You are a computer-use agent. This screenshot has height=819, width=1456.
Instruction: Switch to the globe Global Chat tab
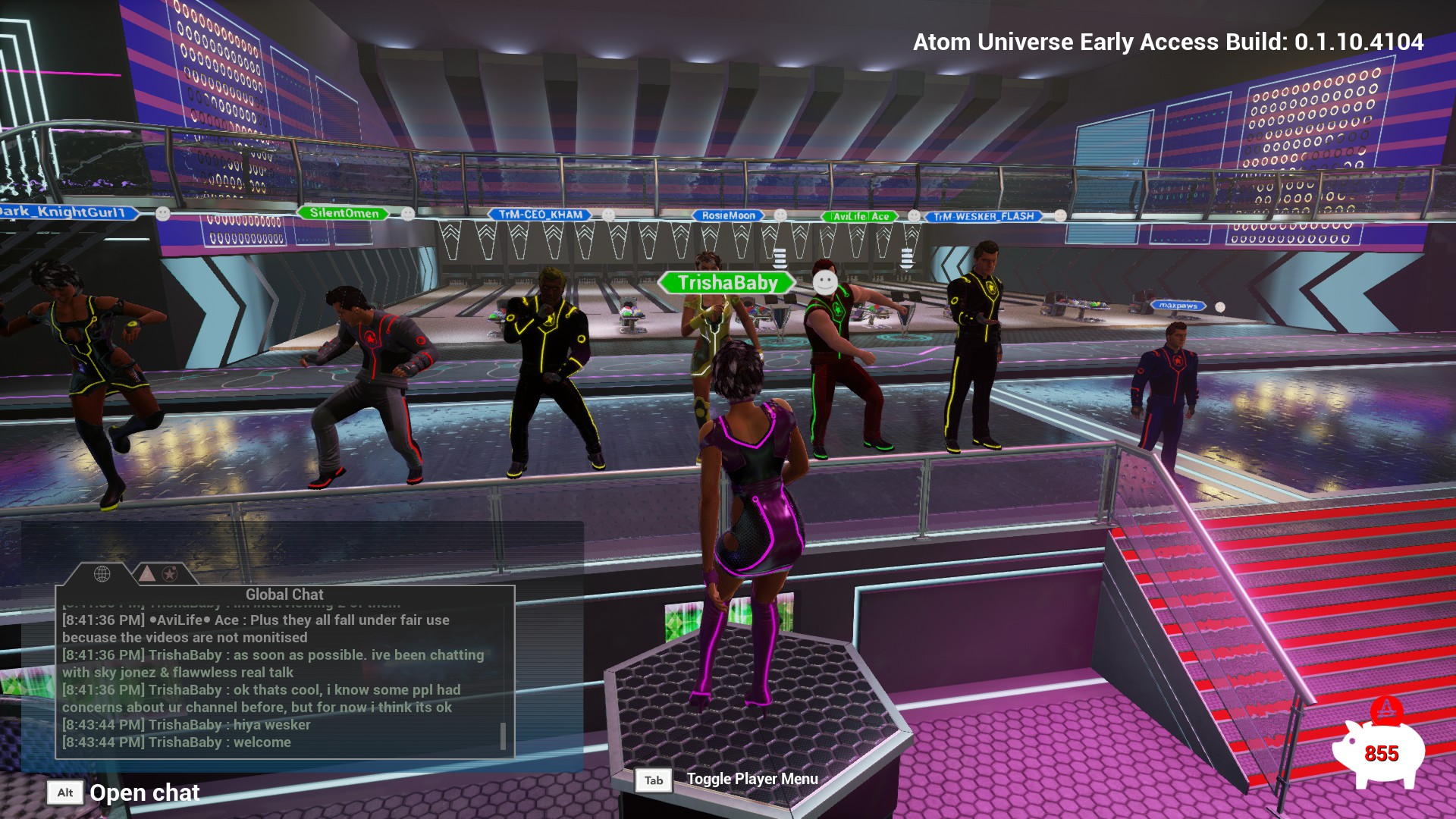(x=102, y=574)
